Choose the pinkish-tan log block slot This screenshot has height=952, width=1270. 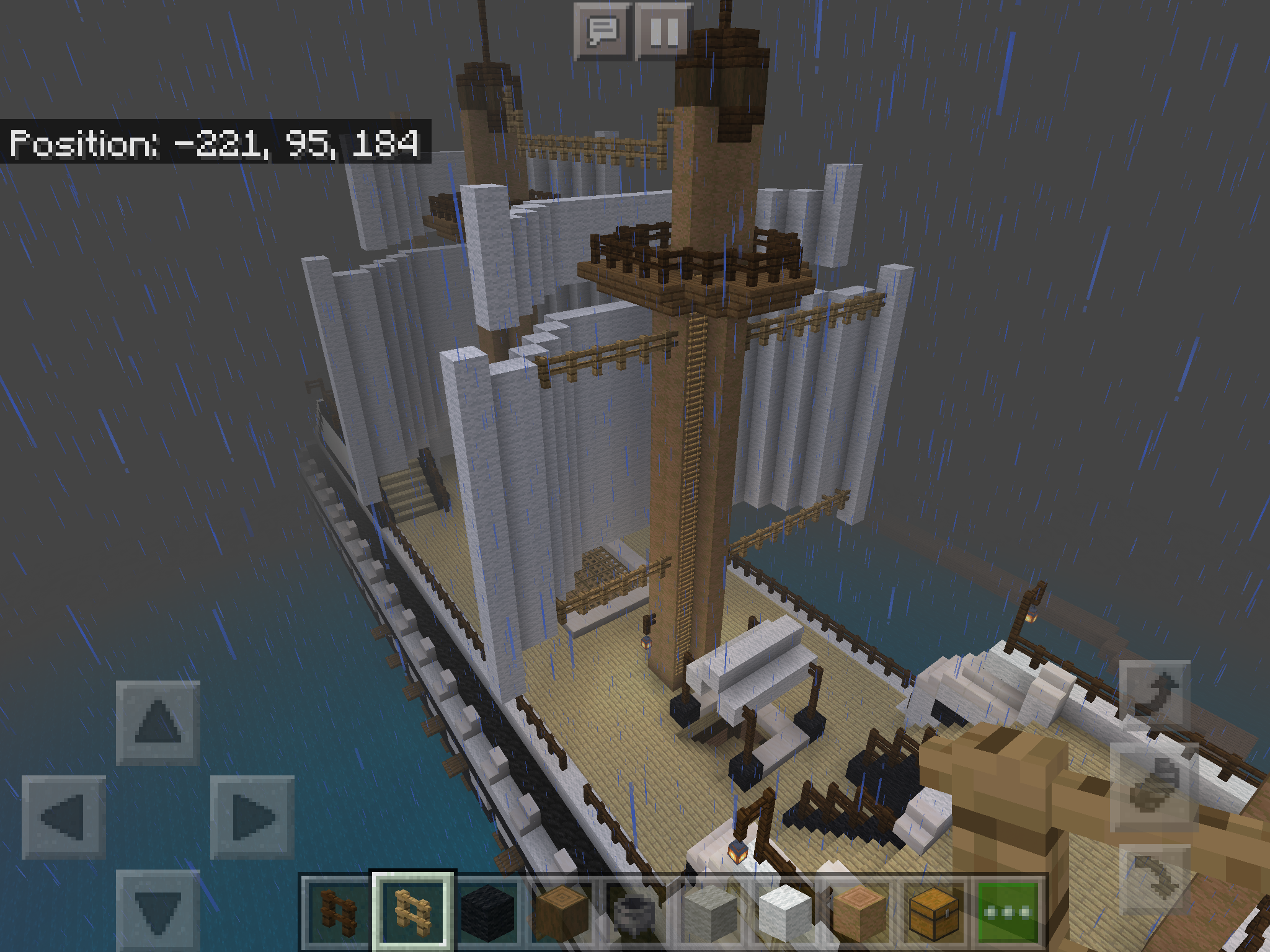859,911
